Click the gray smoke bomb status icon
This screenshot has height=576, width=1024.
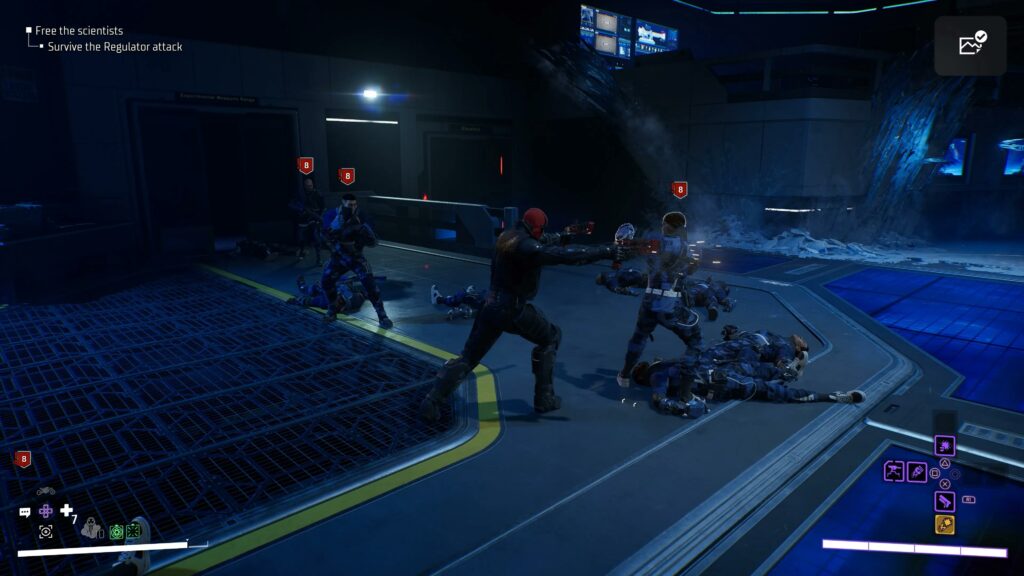click(x=92, y=530)
